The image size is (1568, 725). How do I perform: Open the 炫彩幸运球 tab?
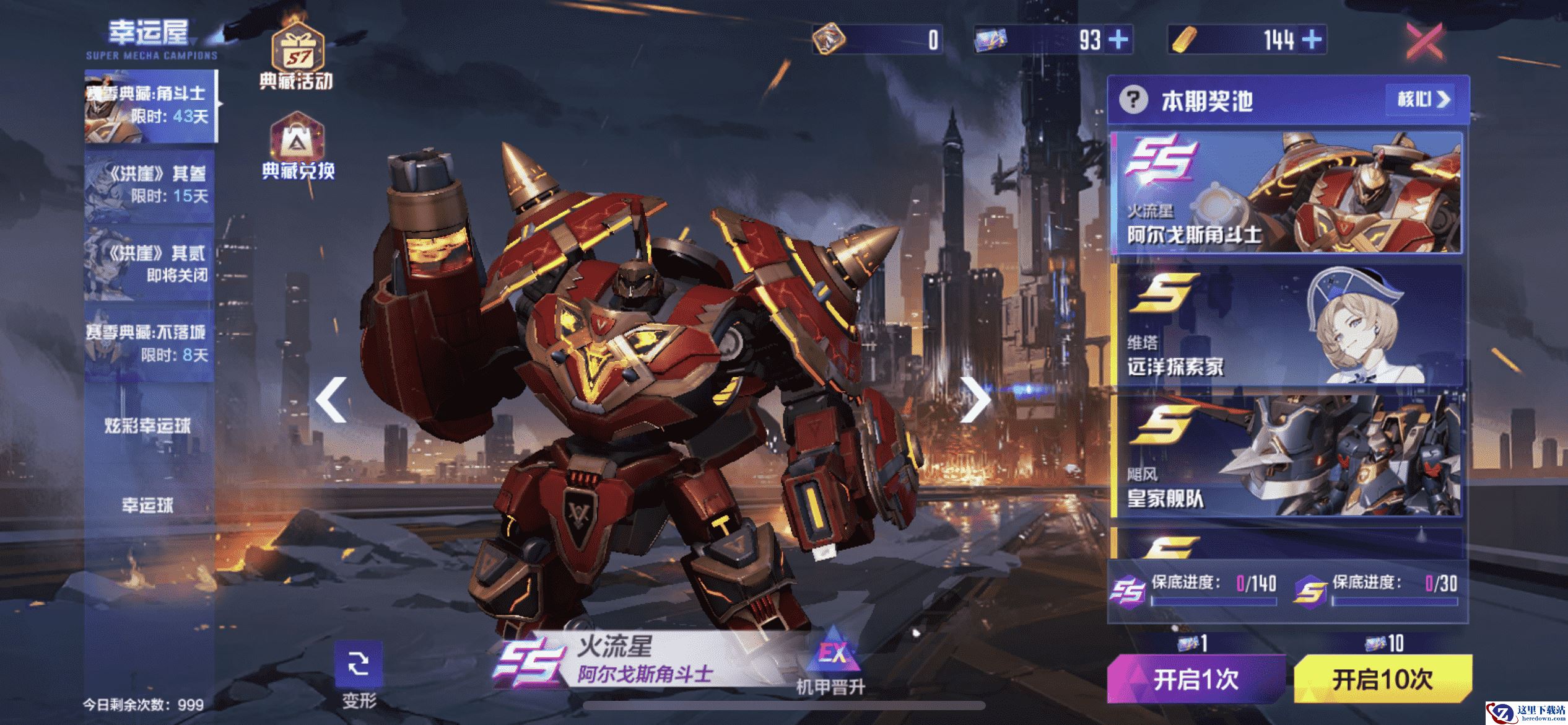point(147,426)
